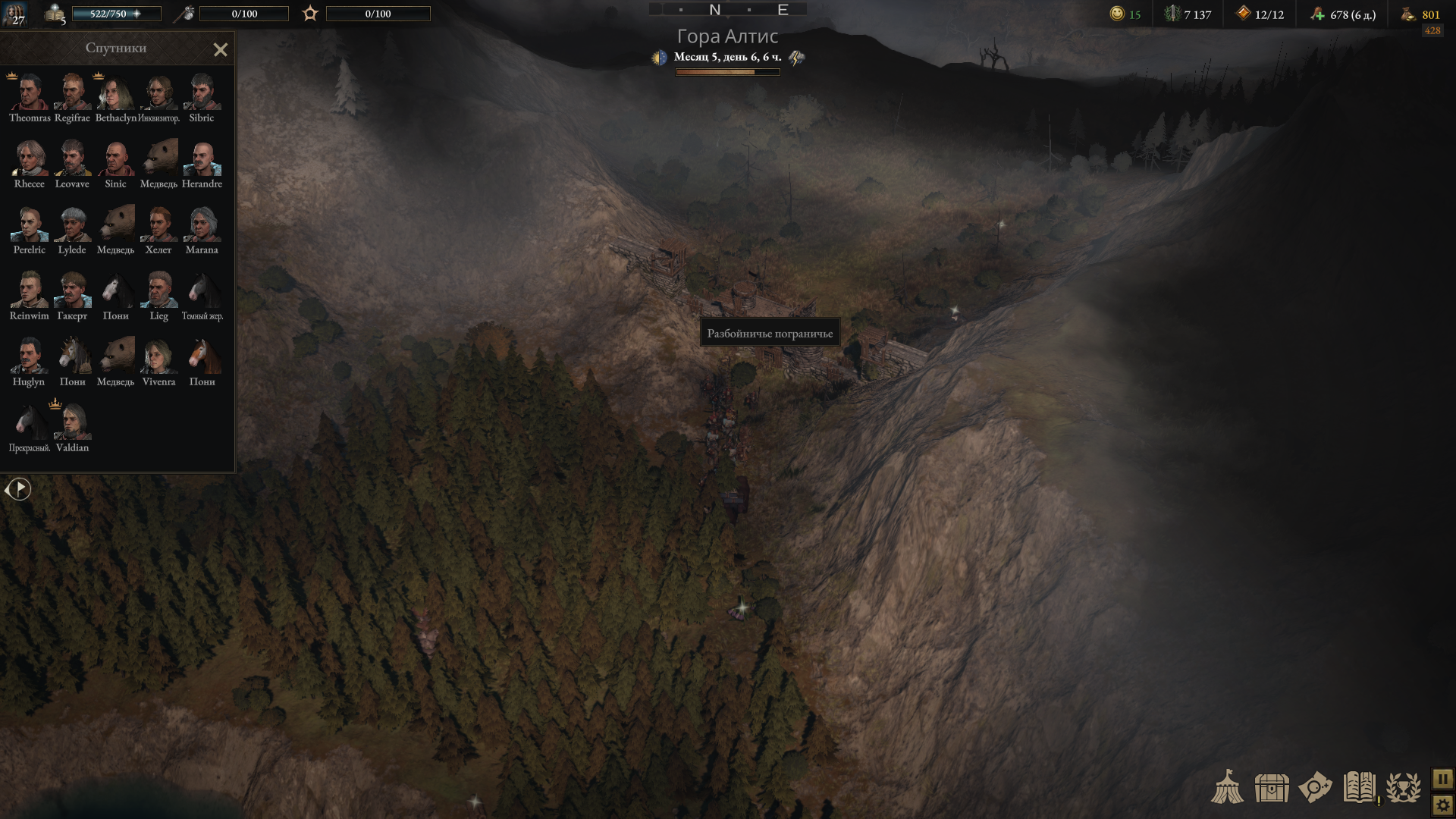Select companion Rhecee portrait

[x=30, y=158]
